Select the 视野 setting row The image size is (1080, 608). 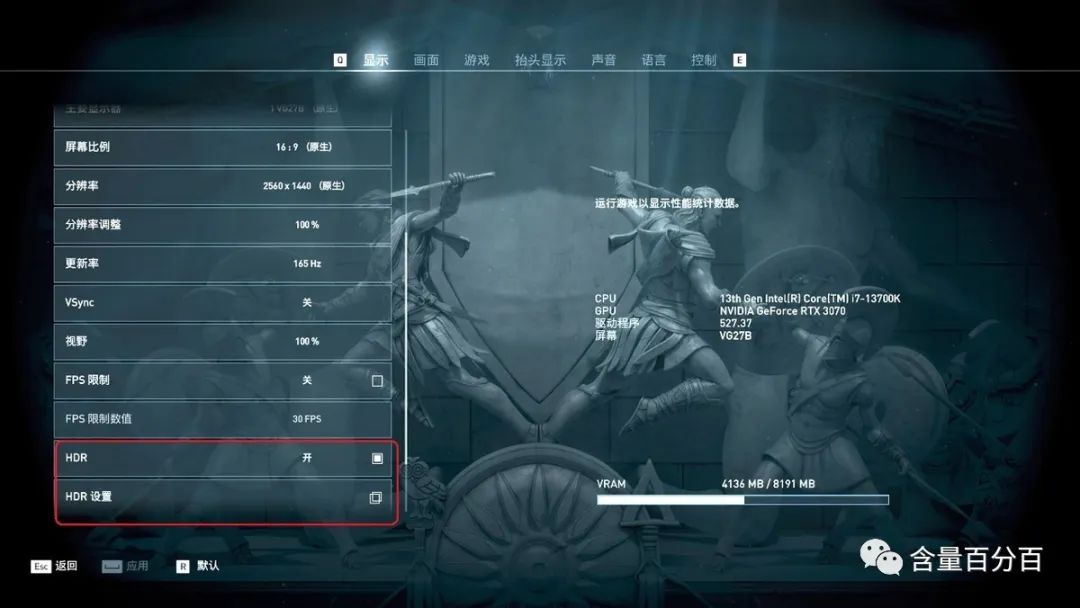click(x=222, y=341)
